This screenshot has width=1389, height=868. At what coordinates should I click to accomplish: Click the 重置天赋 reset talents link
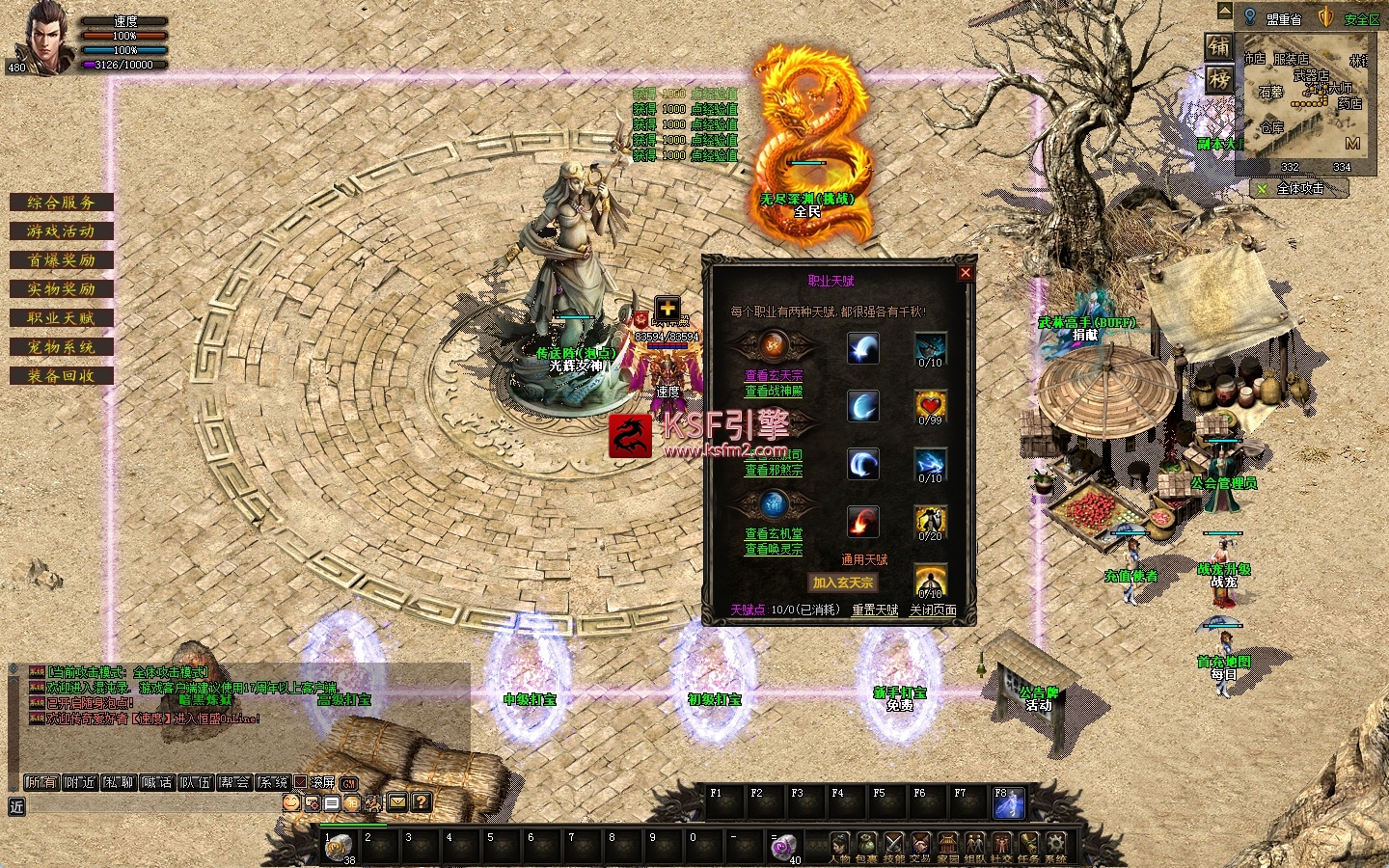pyautogui.click(x=875, y=610)
